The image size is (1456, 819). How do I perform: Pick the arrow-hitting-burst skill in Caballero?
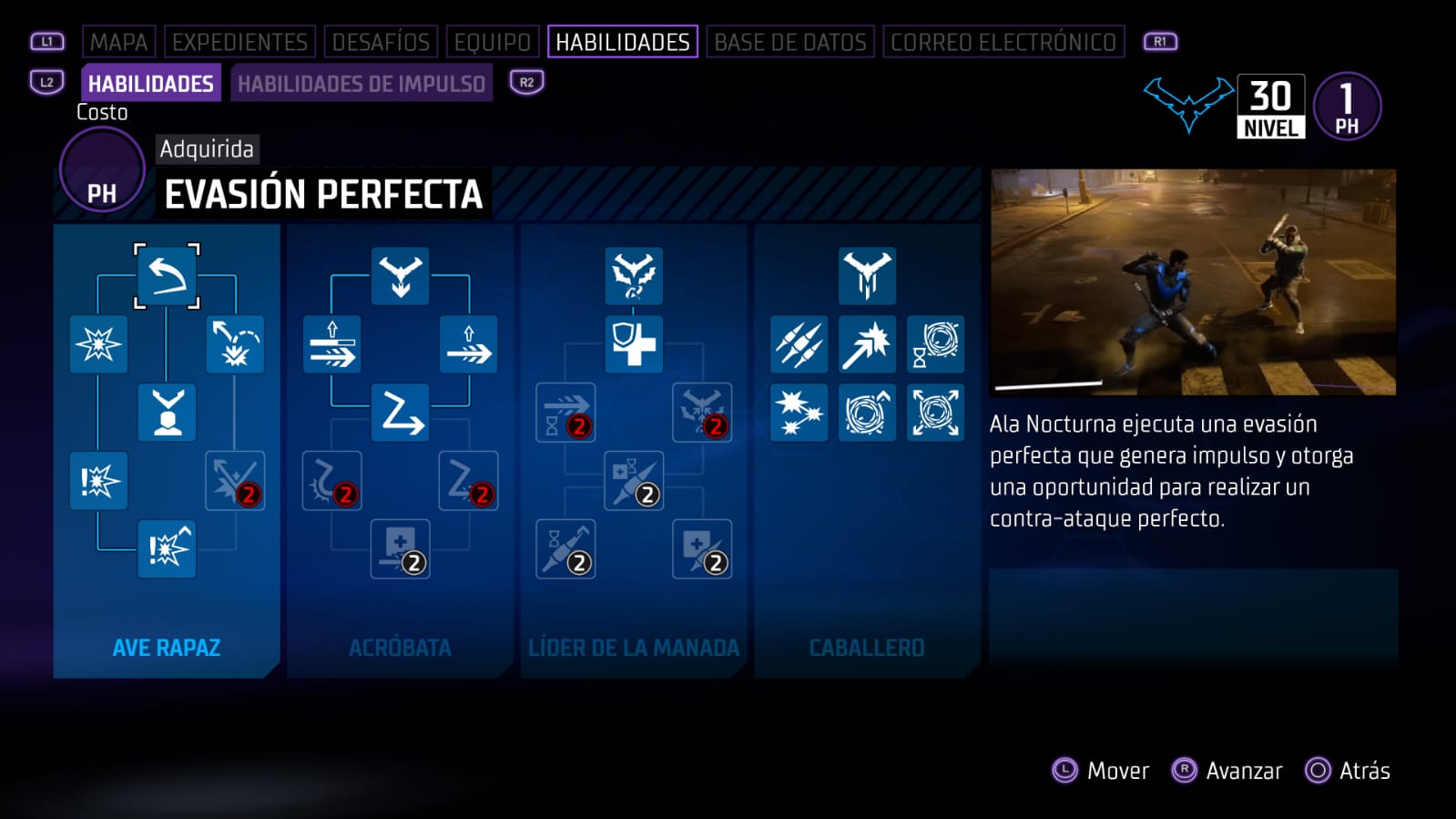[x=867, y=344]
